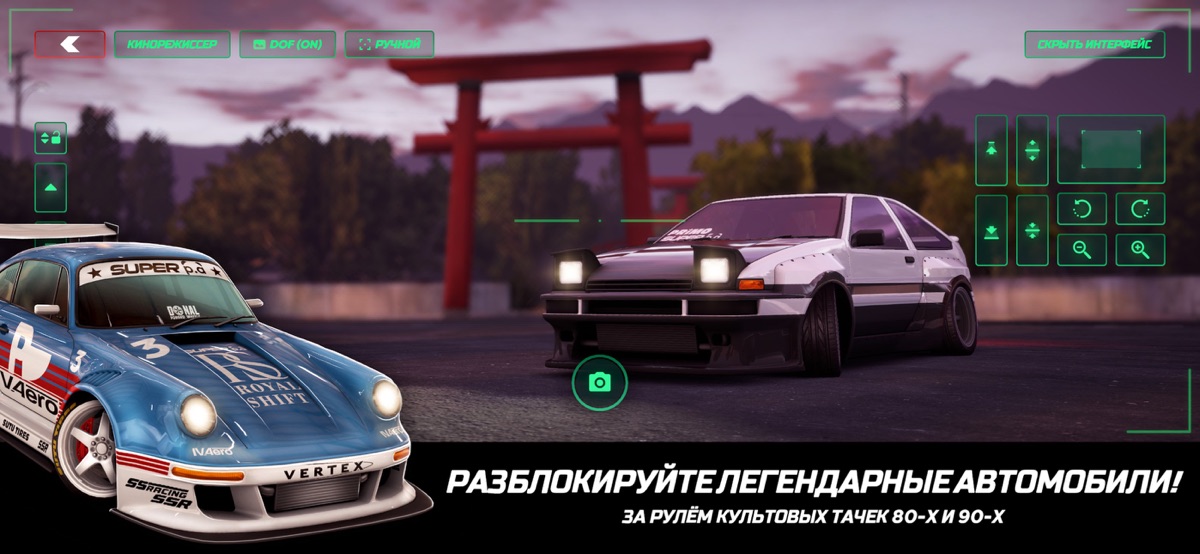Hide the interface with Скрыть интерфейс
1200x554 pixels.
coord(1094,44)
